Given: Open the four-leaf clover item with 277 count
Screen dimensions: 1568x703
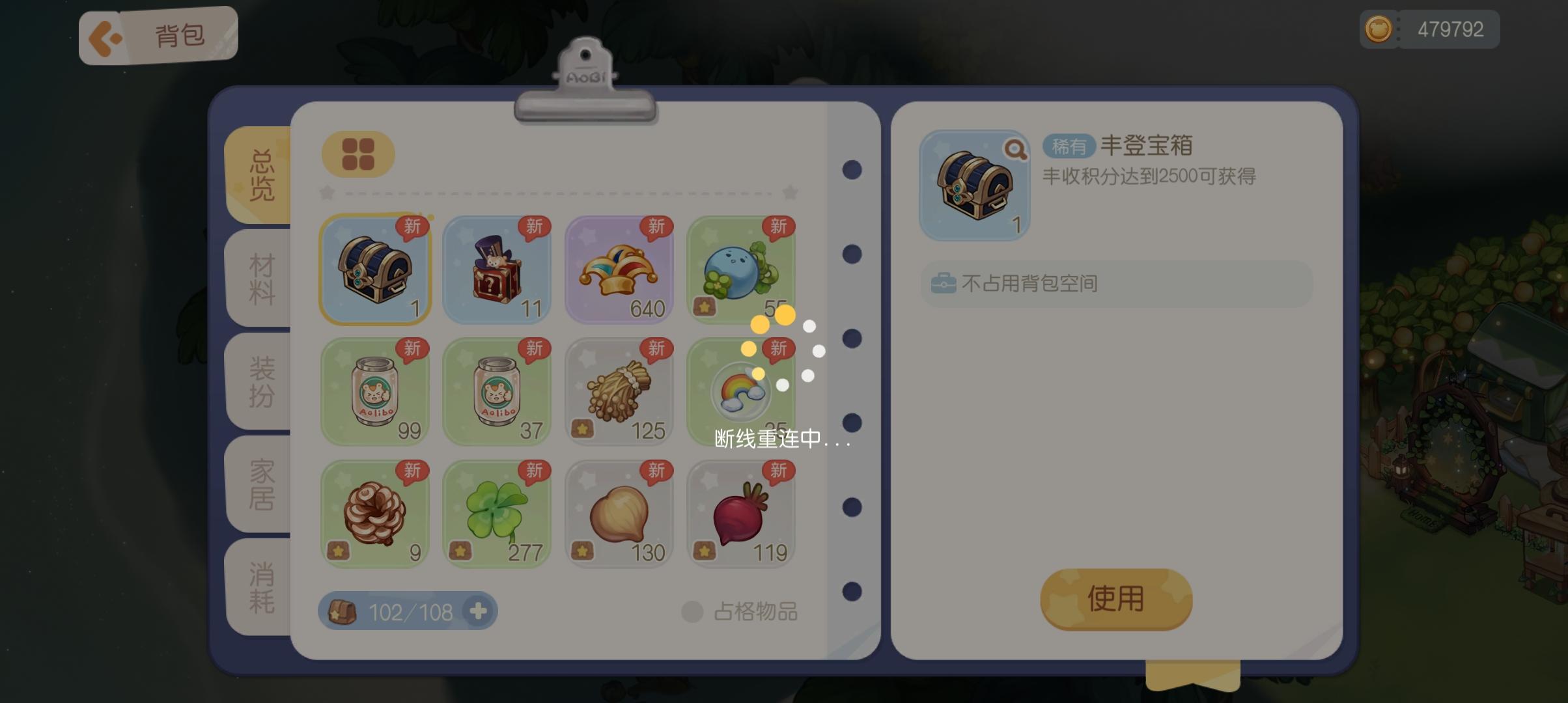Looking at the screenshot, I should [496, 514].
